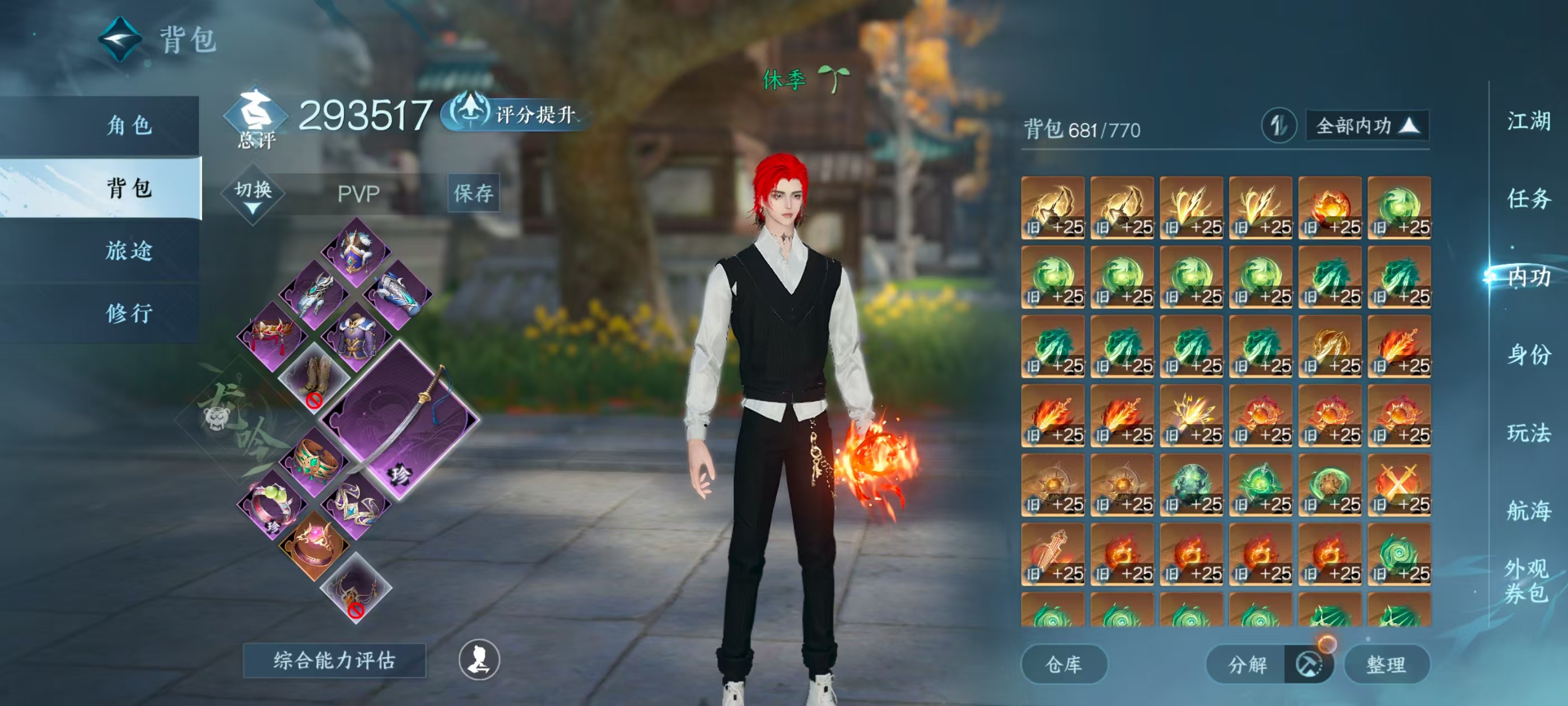Choose the 内功 inner skill category

click(1528, 277)
